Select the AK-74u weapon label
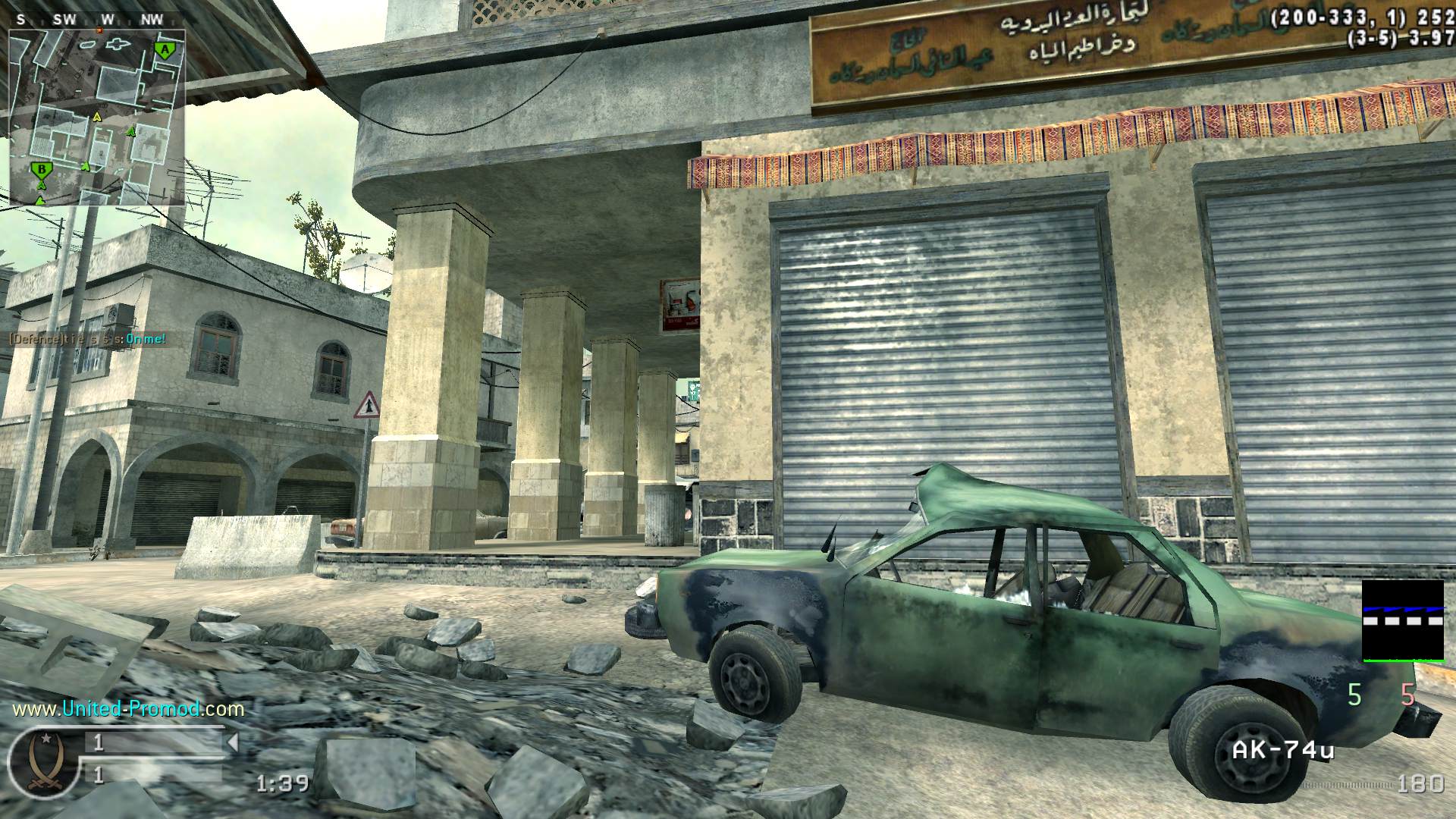 click(x=1282, y=751)
